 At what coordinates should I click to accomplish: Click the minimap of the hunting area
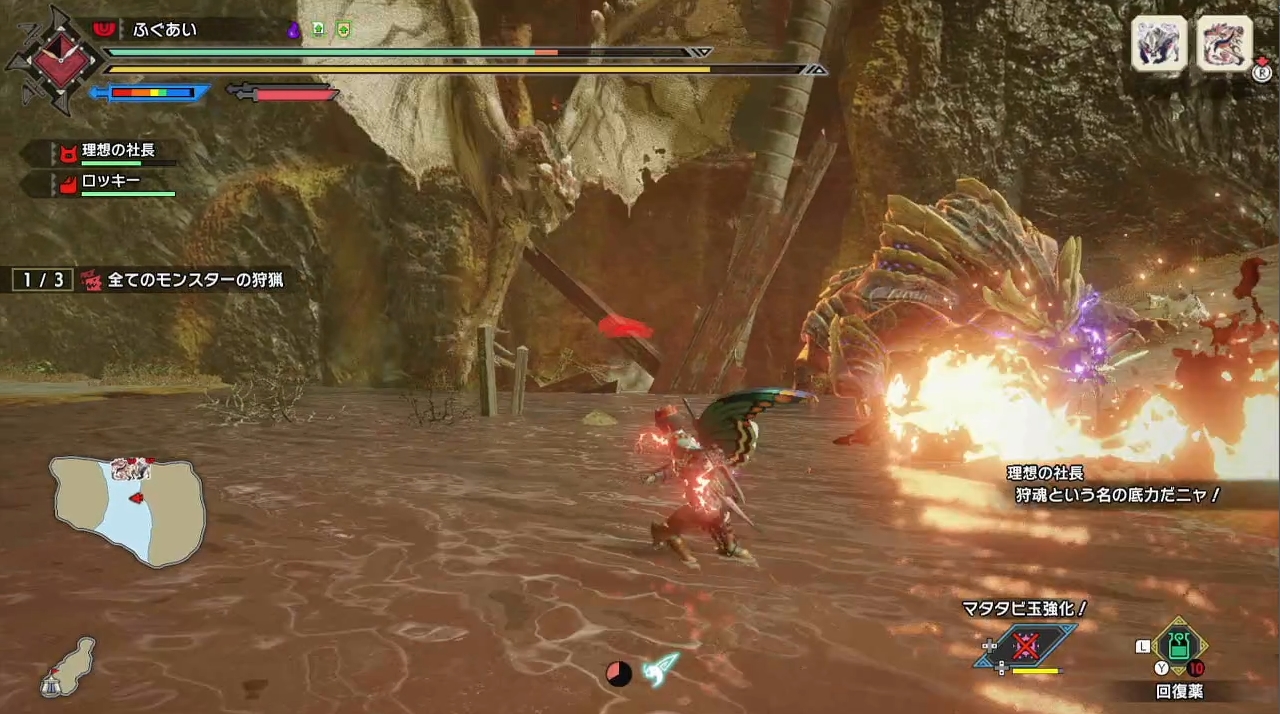coord(128,510)
